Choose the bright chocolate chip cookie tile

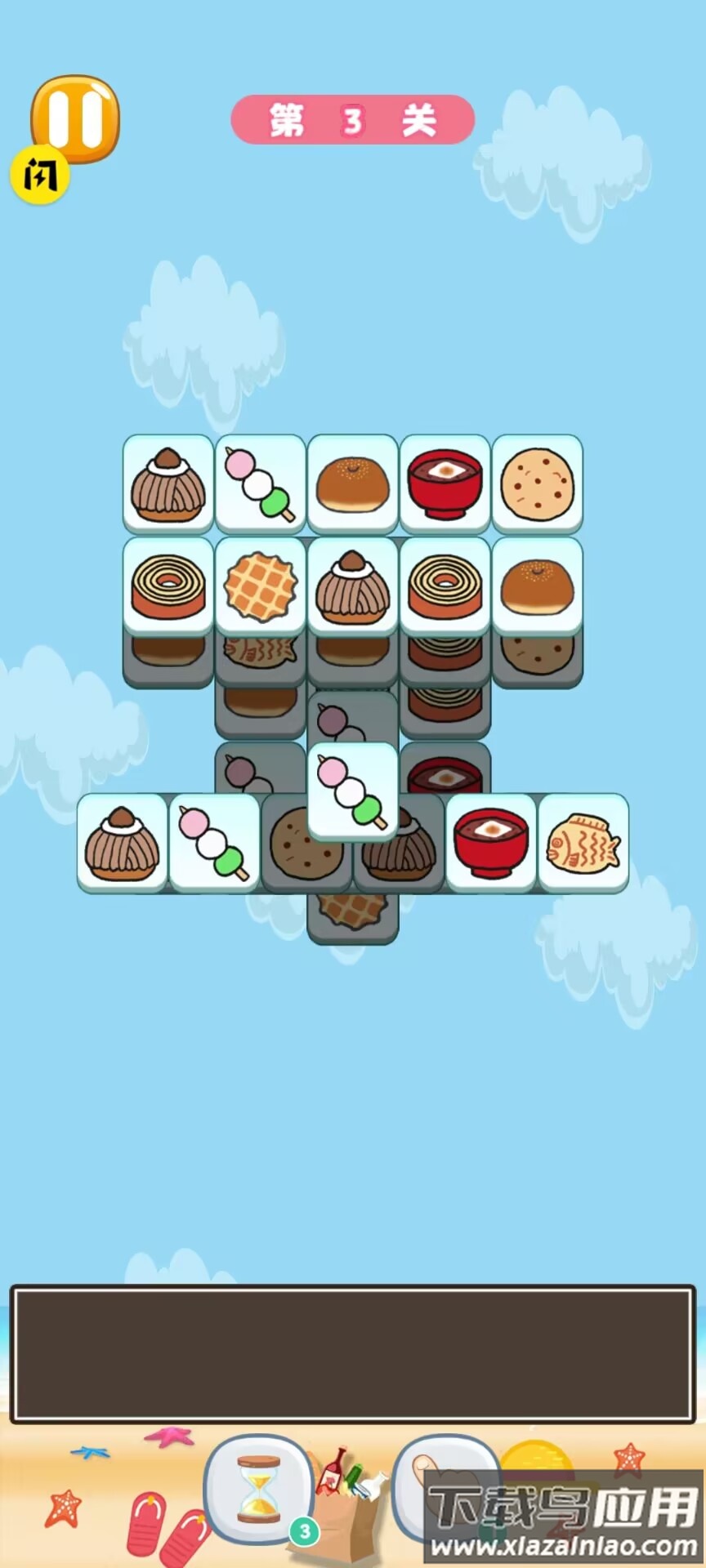[x=537, y=483]
